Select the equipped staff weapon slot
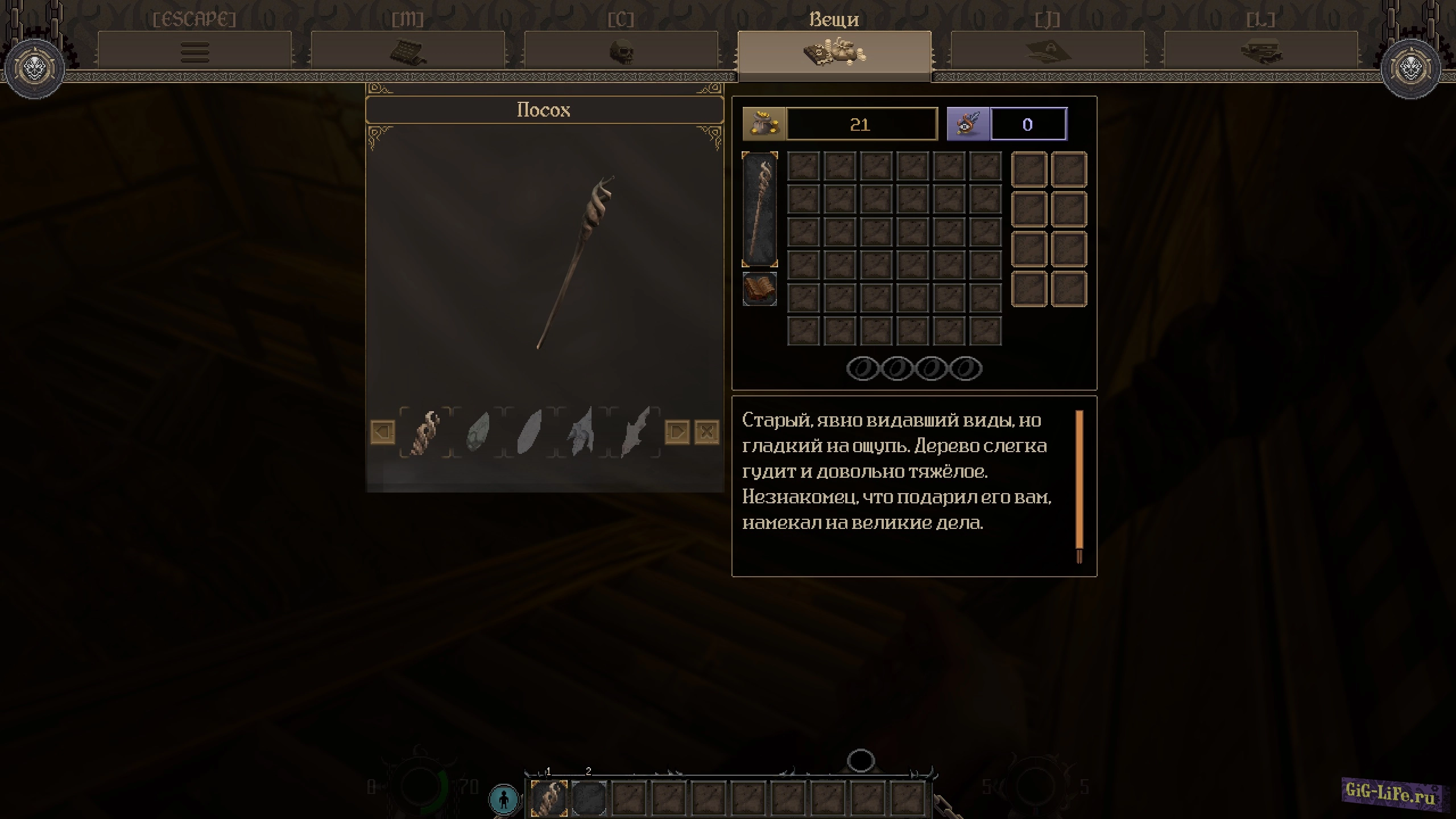Viewport: 1456px width, 819px height. 760,209
